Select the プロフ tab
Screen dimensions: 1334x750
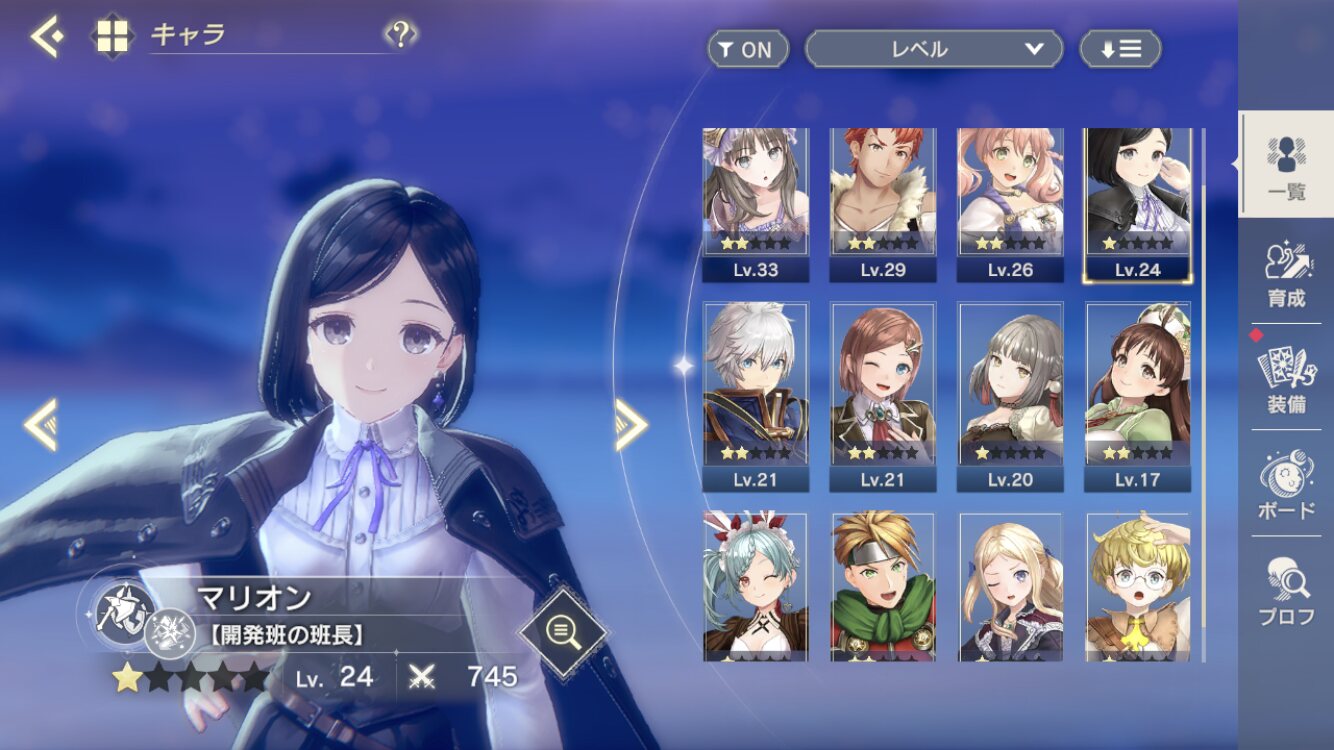pyautogui.click(x=1286, y=590)
